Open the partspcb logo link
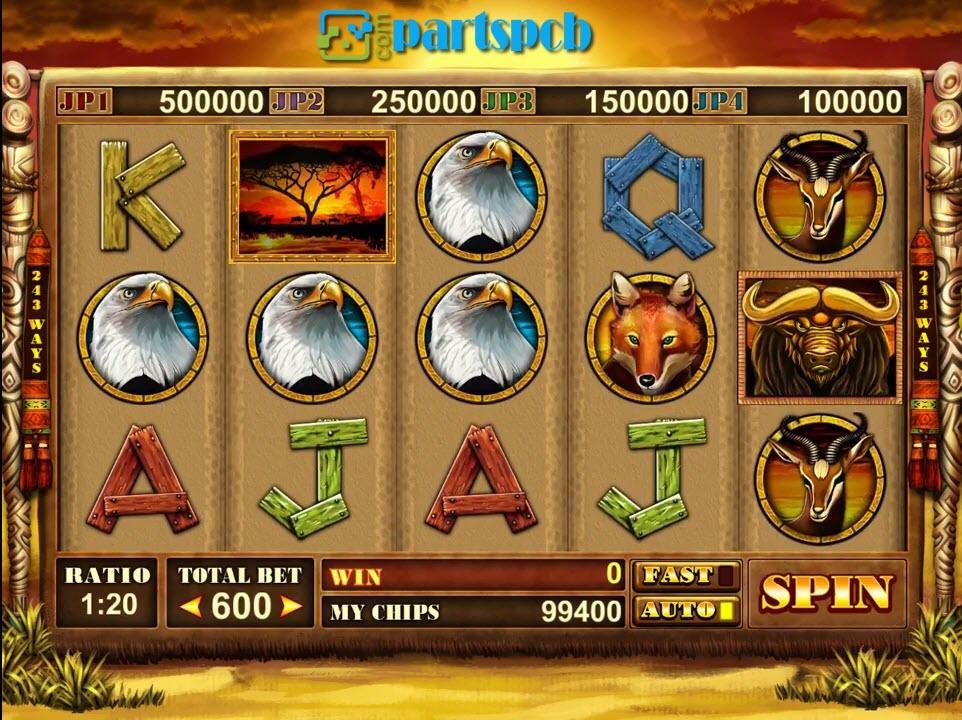This screenshot has width=962, height=720. point(456,34)
